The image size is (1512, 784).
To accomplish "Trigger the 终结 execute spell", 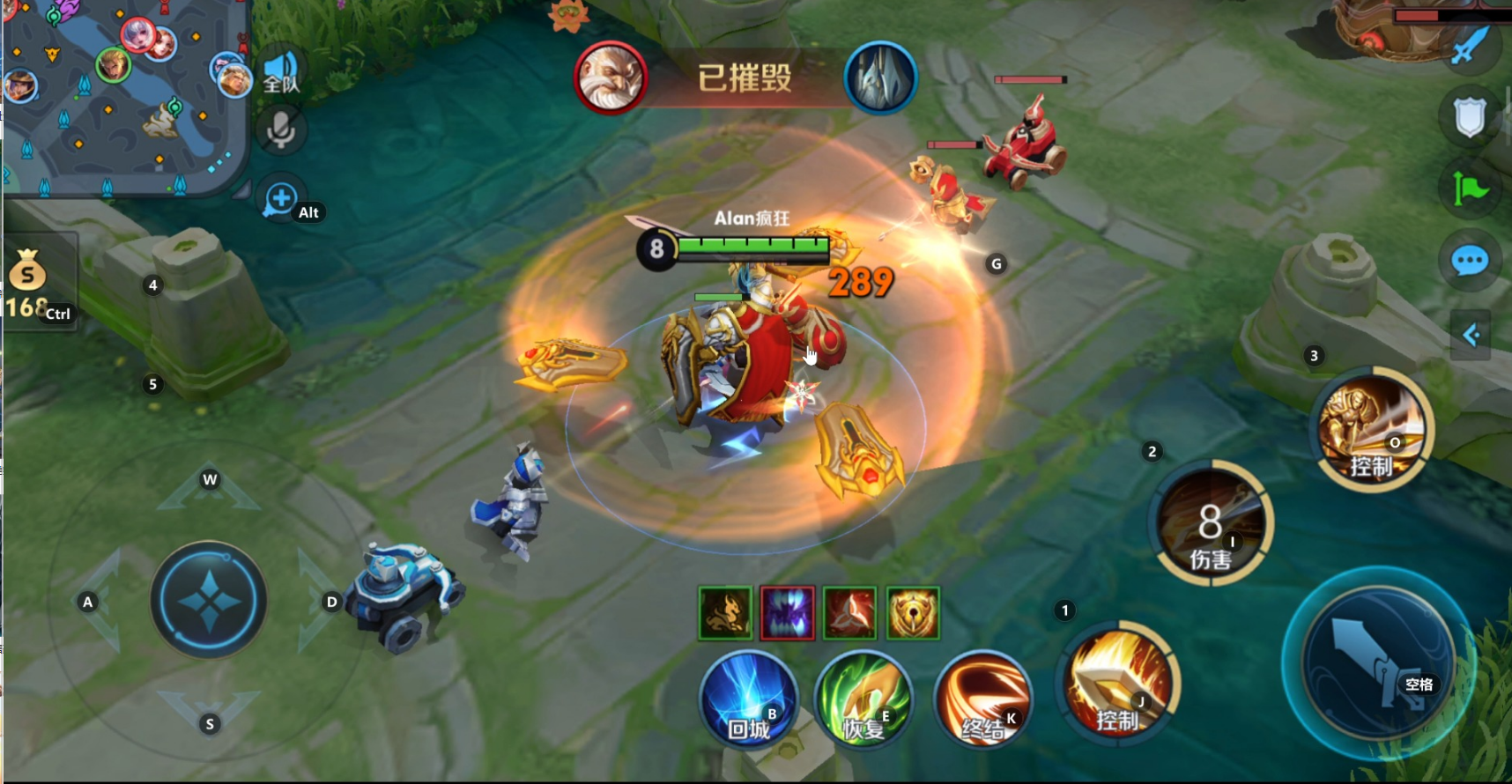I will coord(982,701).
